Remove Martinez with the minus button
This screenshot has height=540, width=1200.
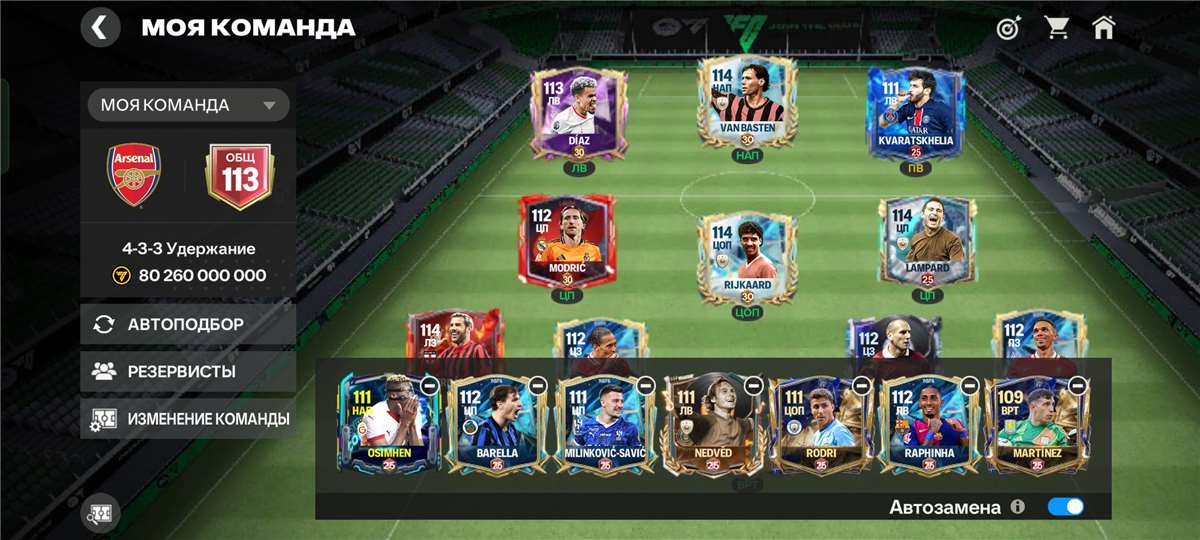click(x=1078, y=385)
